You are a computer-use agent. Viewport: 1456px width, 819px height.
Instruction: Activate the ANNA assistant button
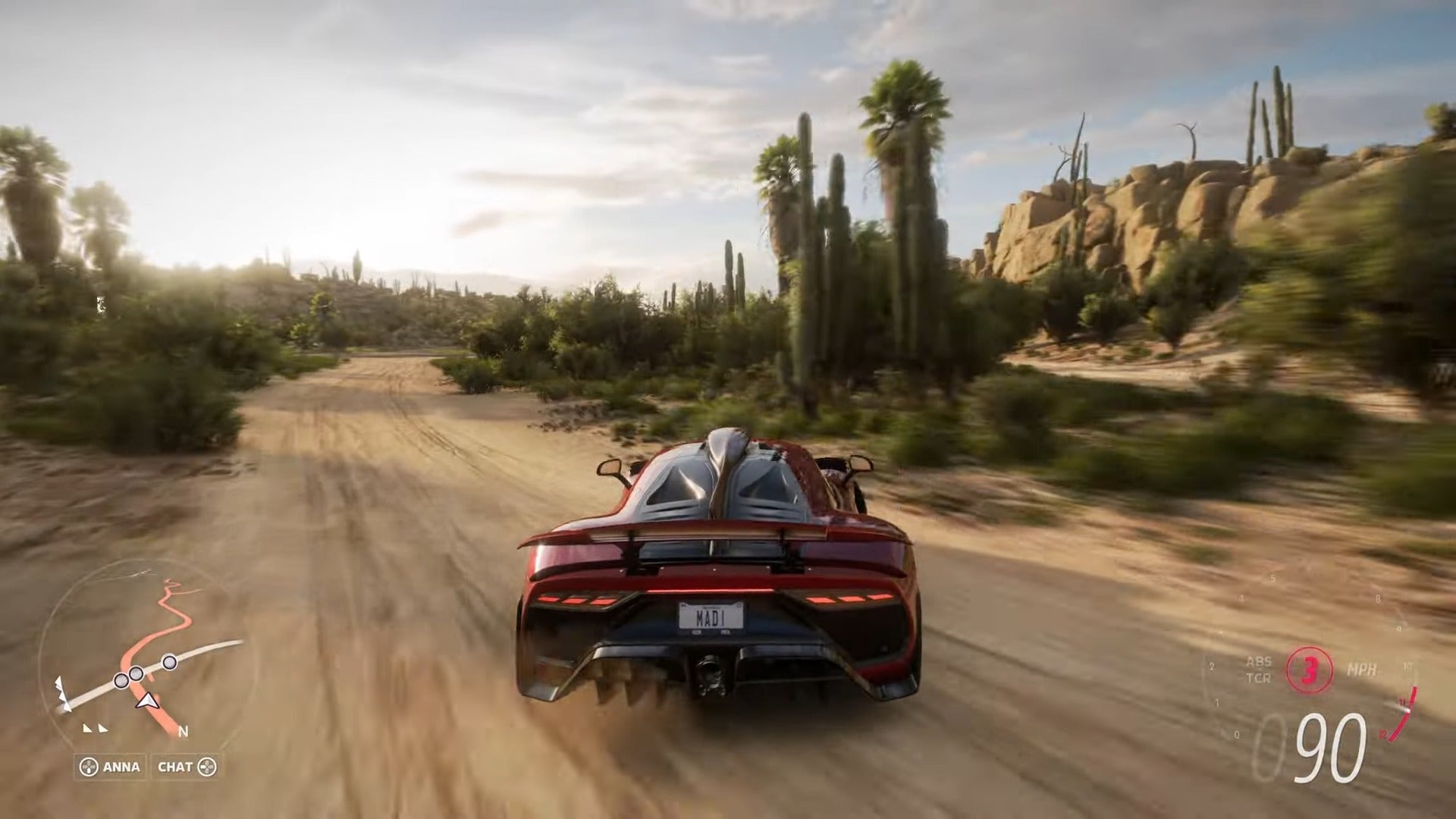111,767
